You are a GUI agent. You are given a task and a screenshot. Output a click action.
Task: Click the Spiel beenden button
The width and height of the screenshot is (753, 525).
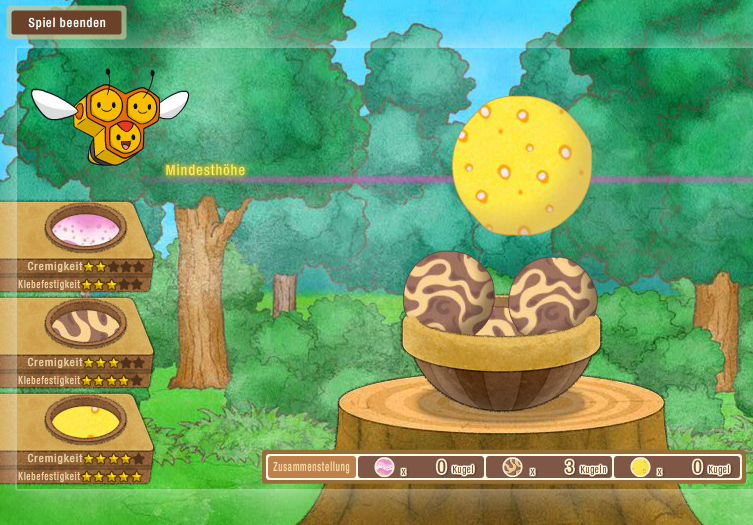coord(66,22)
